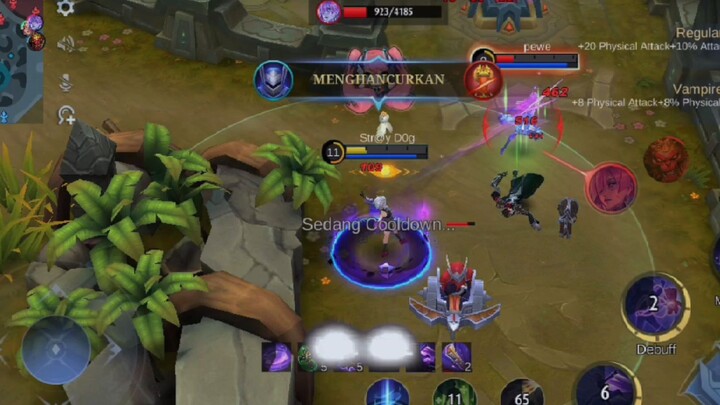This screenshot has width=720, height=405.
Task: Open the minimap
Action: 20,60
